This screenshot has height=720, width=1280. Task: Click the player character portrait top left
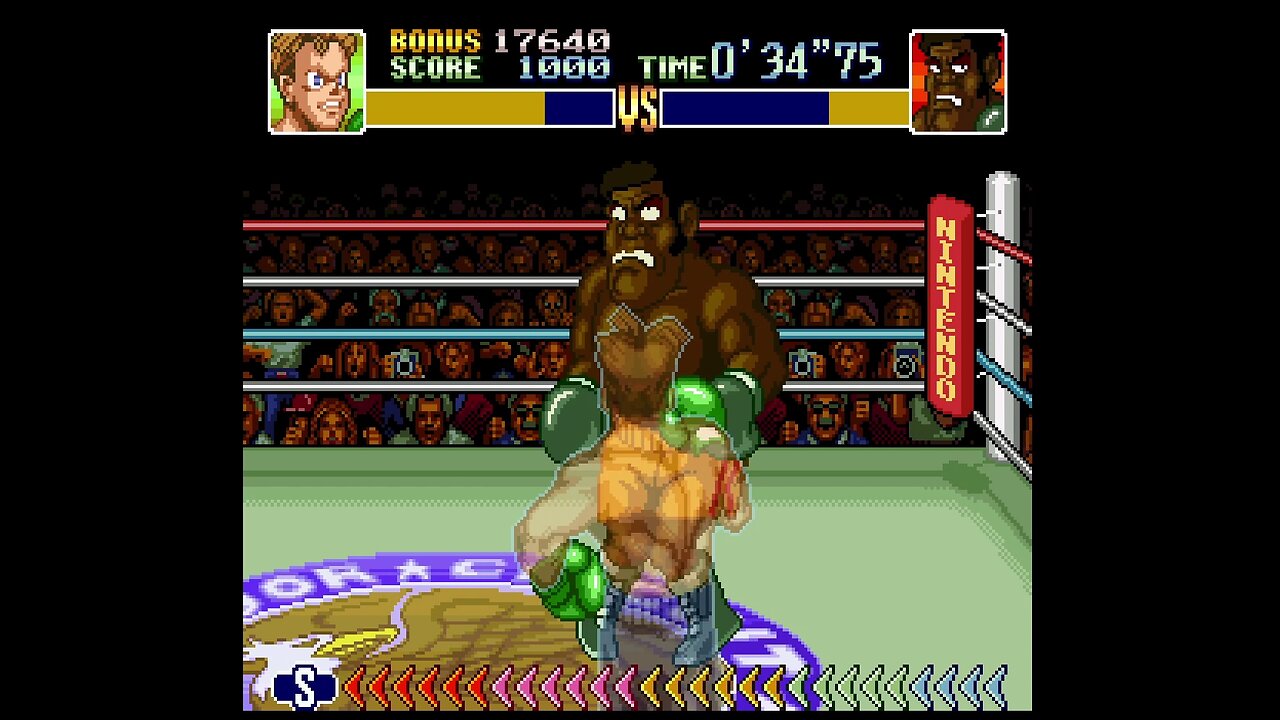pyautogui.click(x=315, y=80)
